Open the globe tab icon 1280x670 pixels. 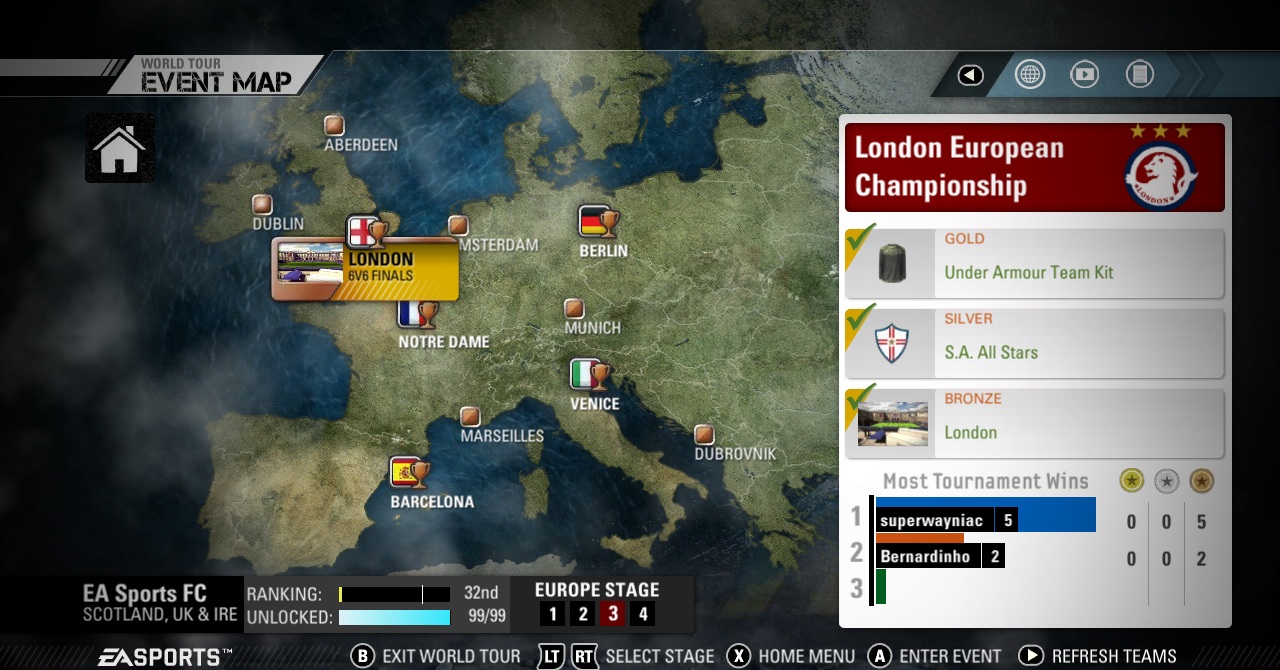pyautogui.click(x=1030, y=75)
